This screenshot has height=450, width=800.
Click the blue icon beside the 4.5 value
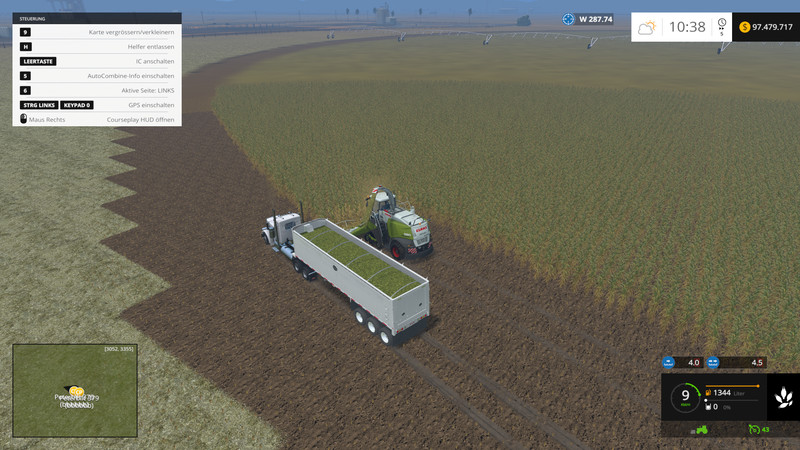point(713,362)
